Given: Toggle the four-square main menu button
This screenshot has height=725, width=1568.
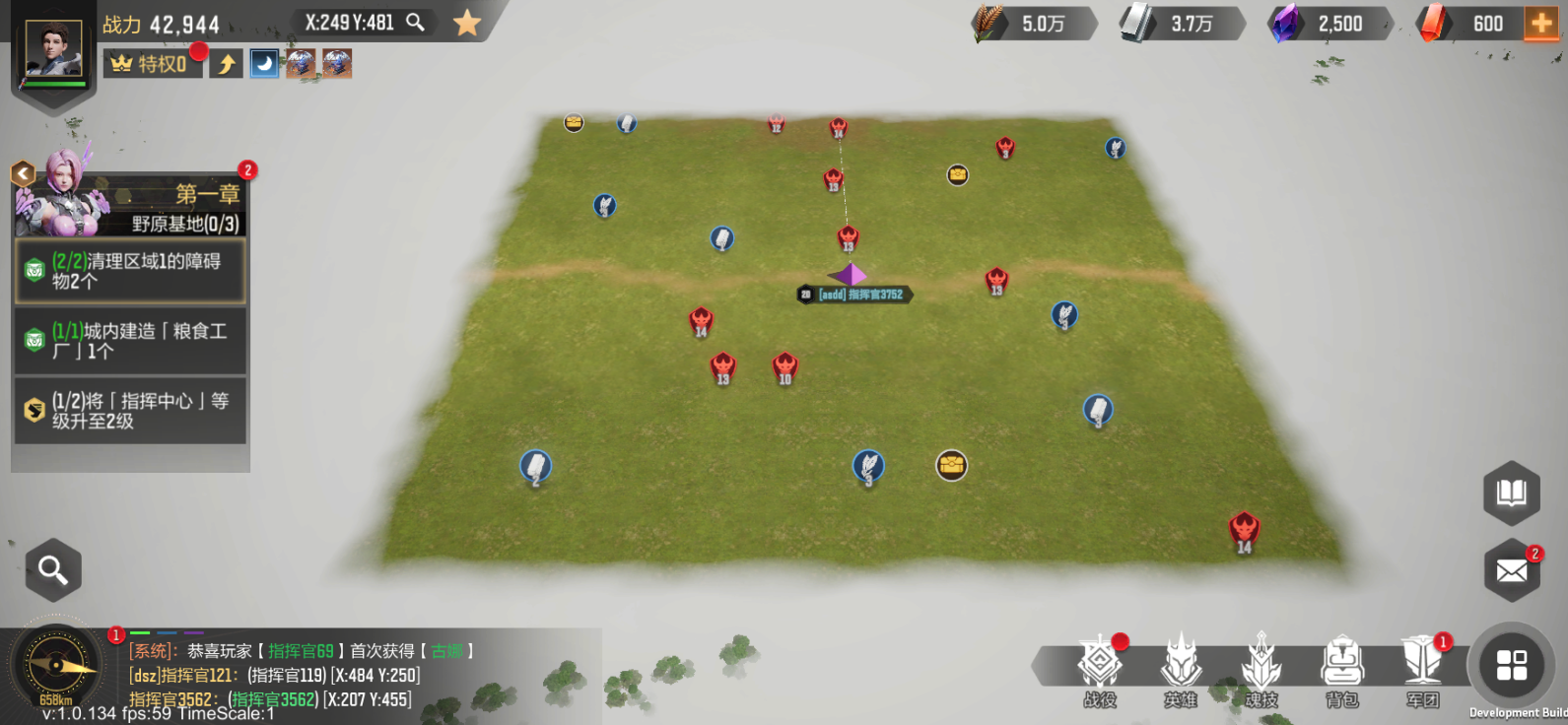Looking at the screenshot, I should 1511,665.
